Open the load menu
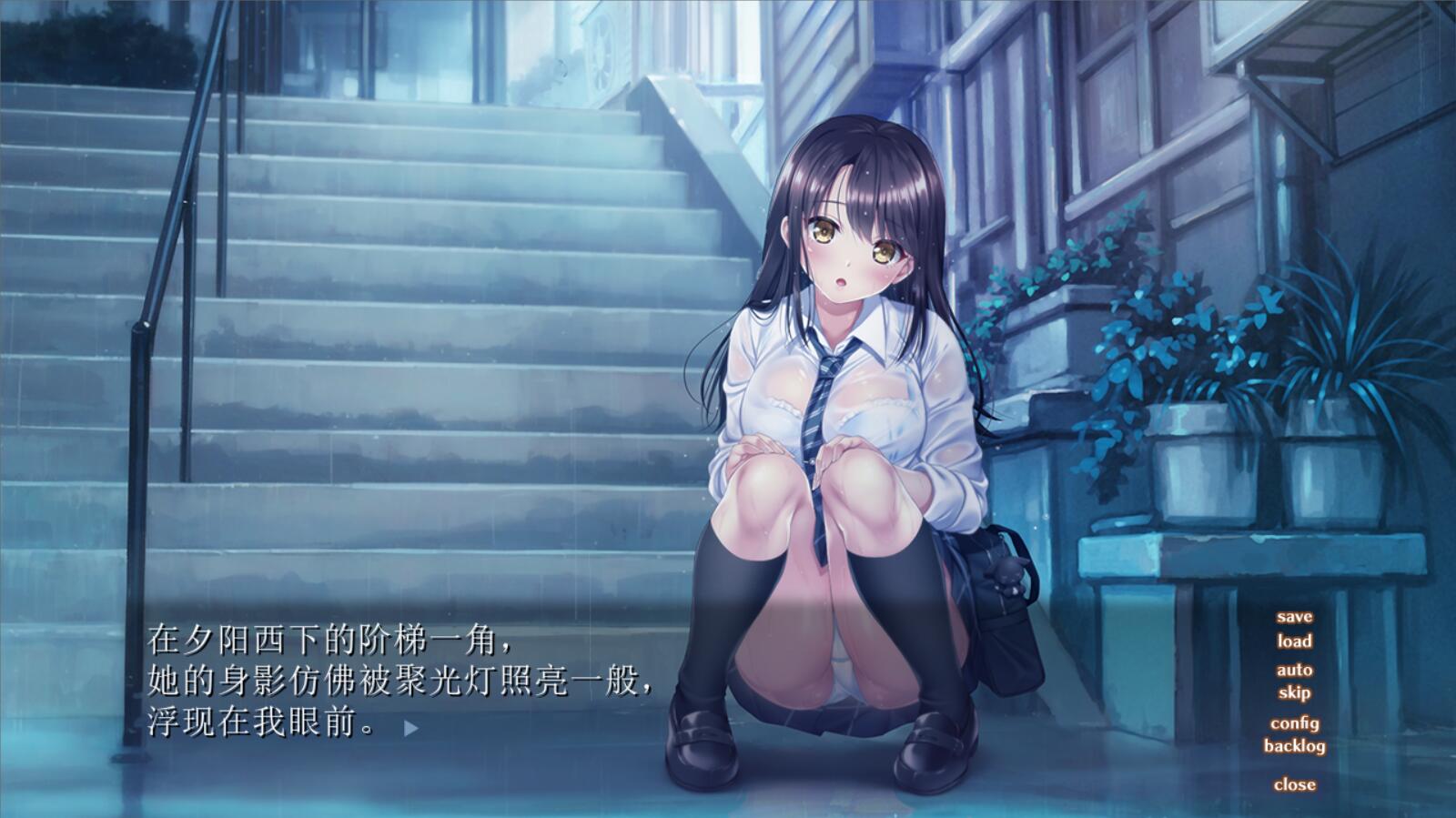 coord(1294,641)
